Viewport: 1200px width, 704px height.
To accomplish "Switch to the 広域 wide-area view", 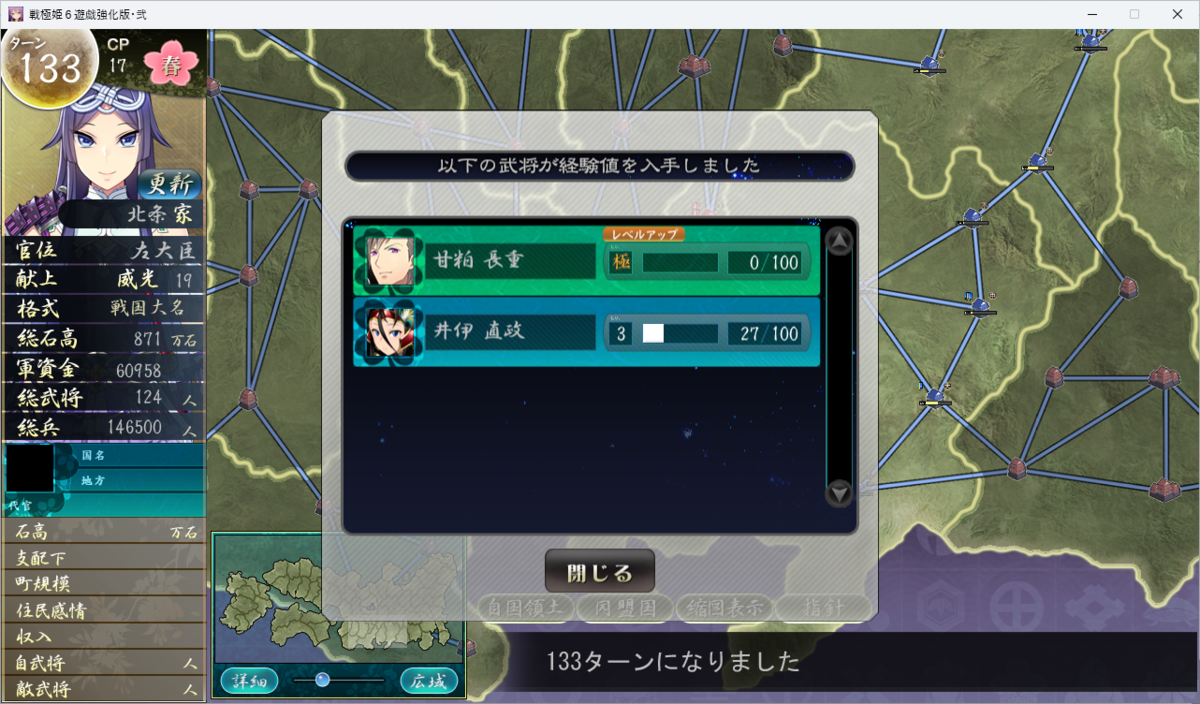I will click(429, 681).
